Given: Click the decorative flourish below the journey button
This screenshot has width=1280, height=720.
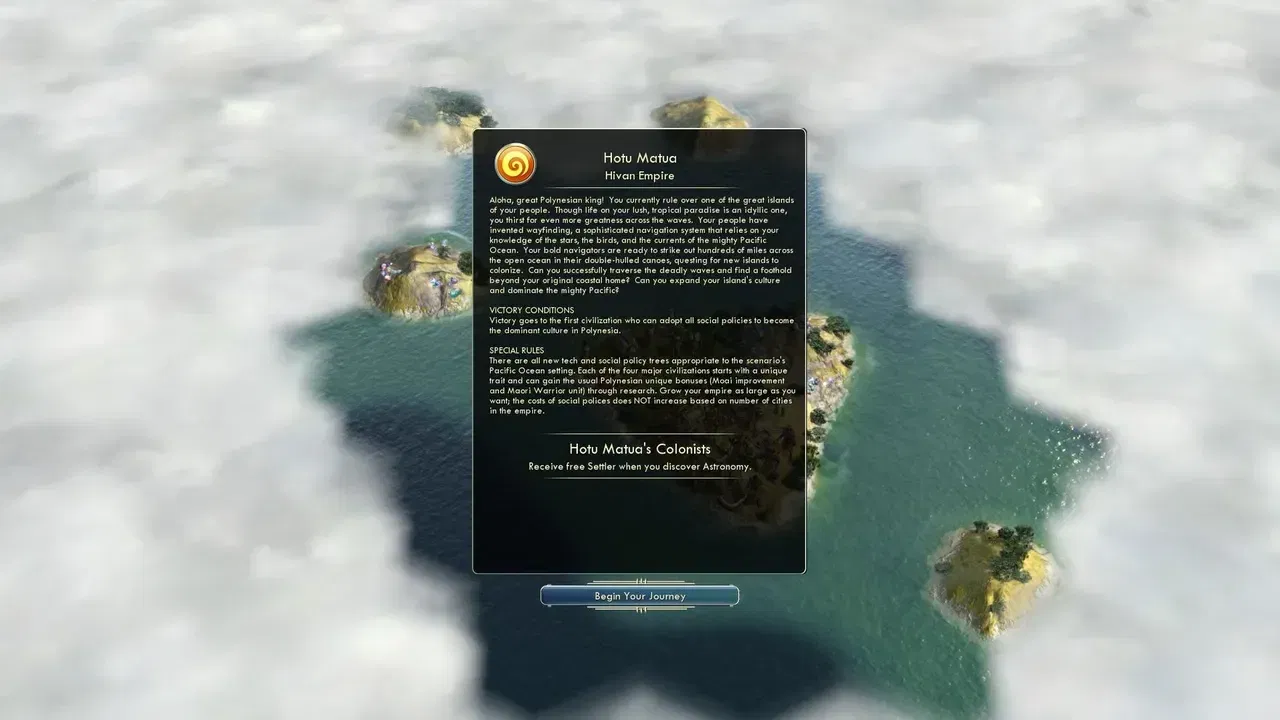Looking at the screenshot, I should point(639,611).
